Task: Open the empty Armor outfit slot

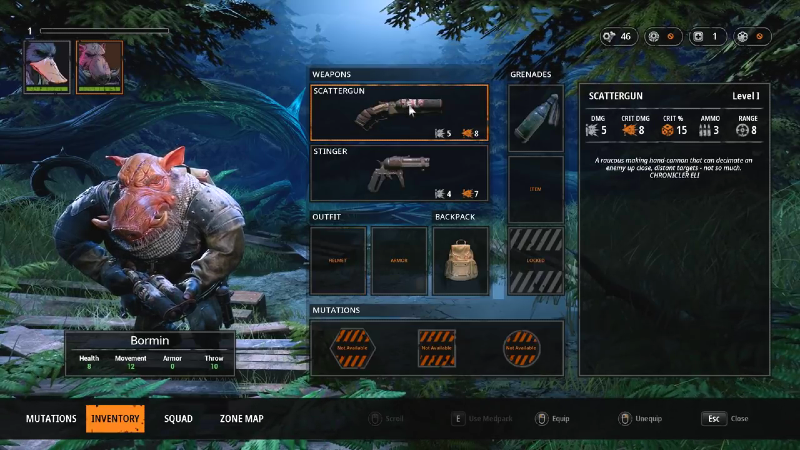Action: tap(399, 260)
